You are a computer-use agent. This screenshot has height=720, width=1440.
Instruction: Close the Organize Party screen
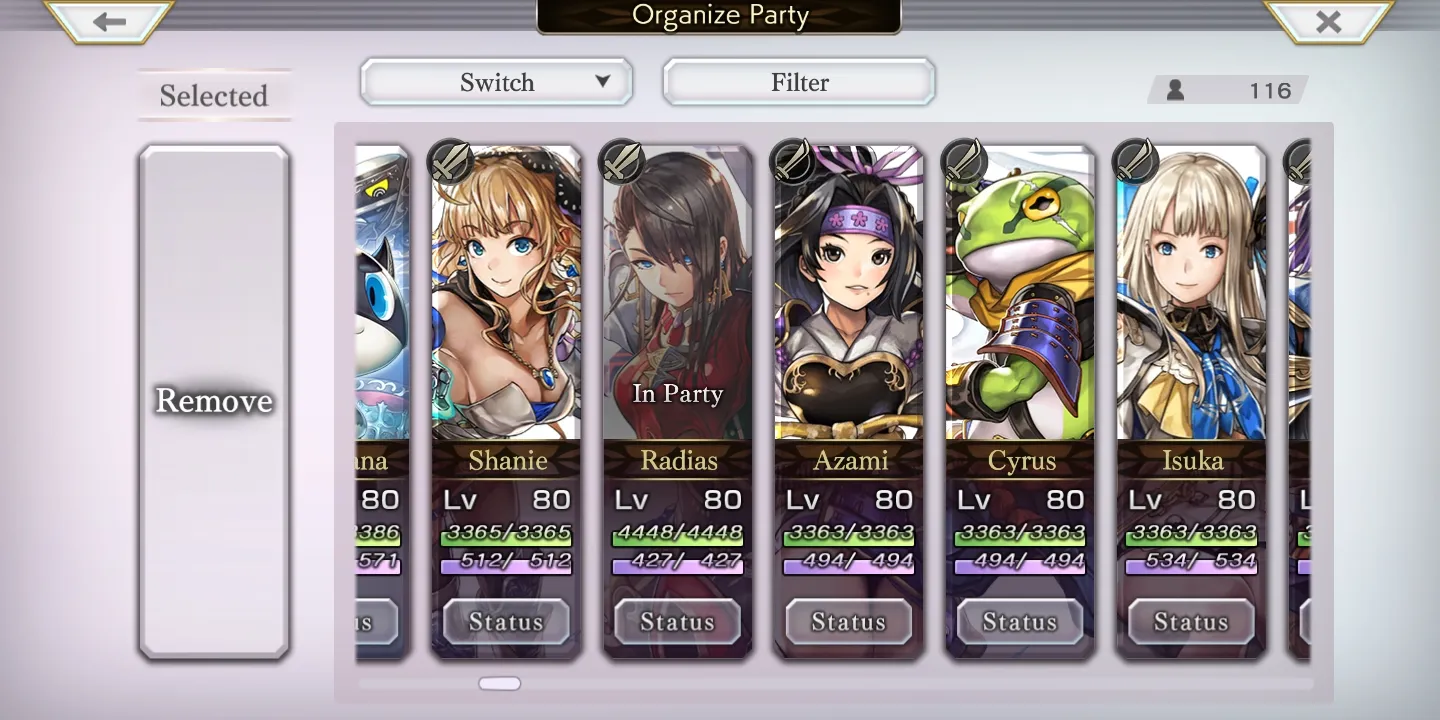[x=1328, y=21]
